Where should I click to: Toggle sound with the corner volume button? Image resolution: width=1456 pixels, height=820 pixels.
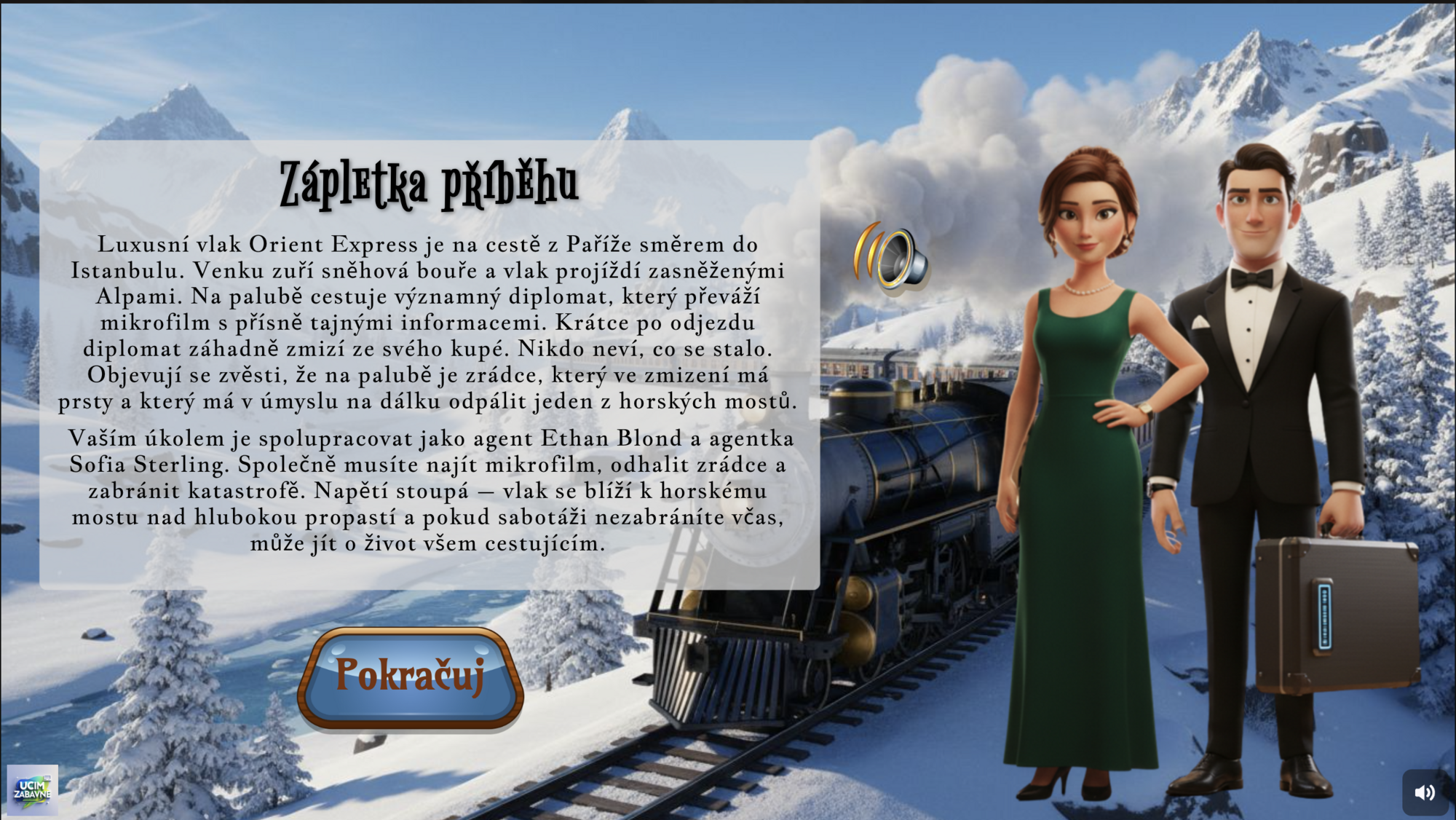coord(1425,792)
